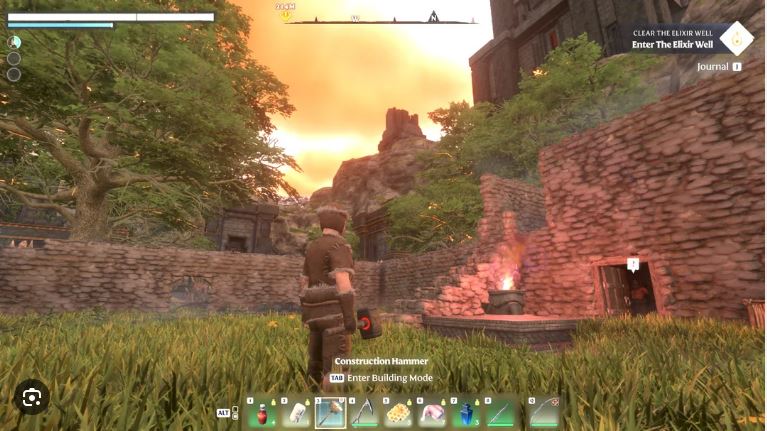Select the fishing rod slot on the far right

543,412
